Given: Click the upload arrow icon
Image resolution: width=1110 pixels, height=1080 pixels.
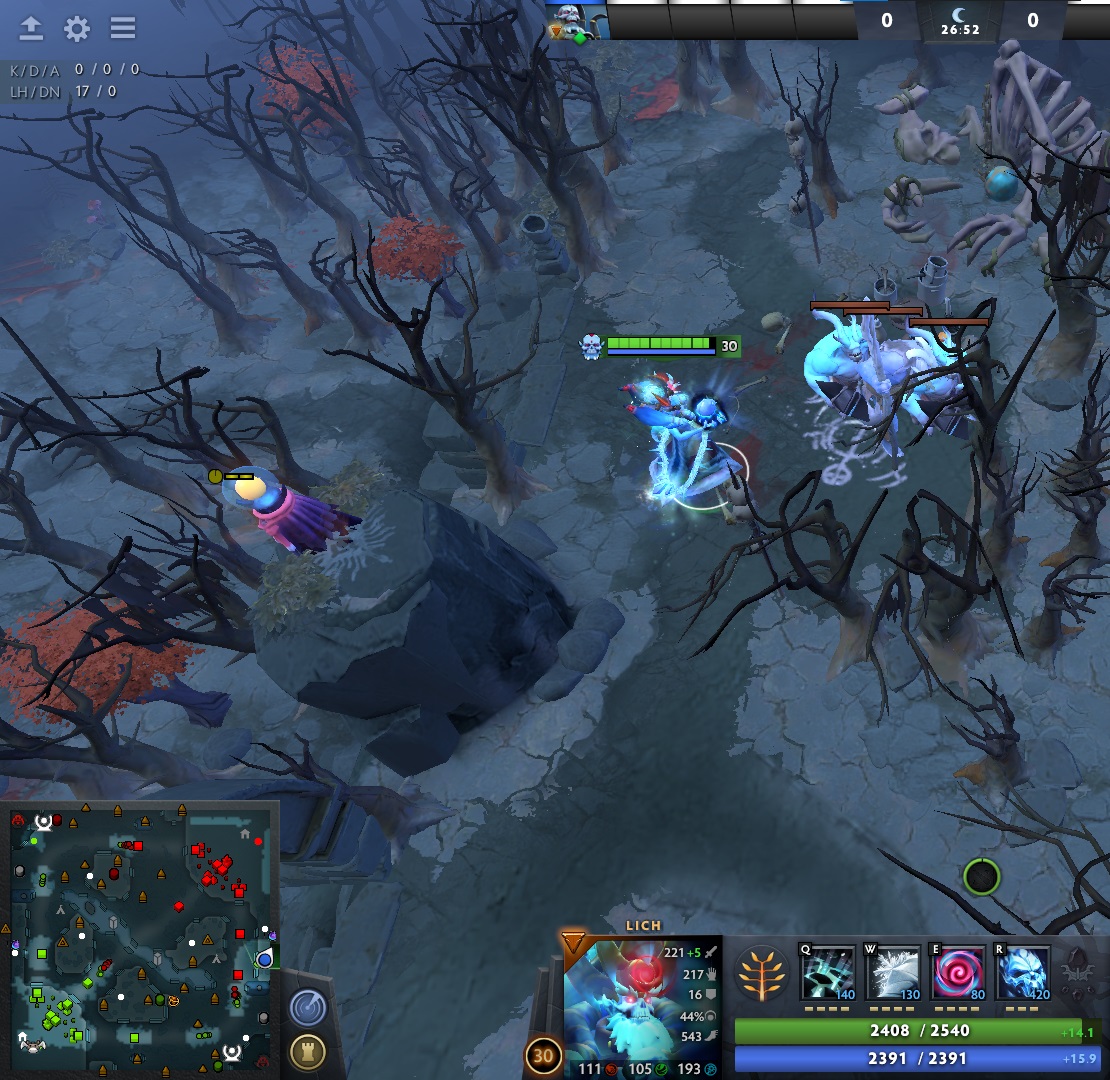Looking at the screenshot, I should (x=32, y=28).
